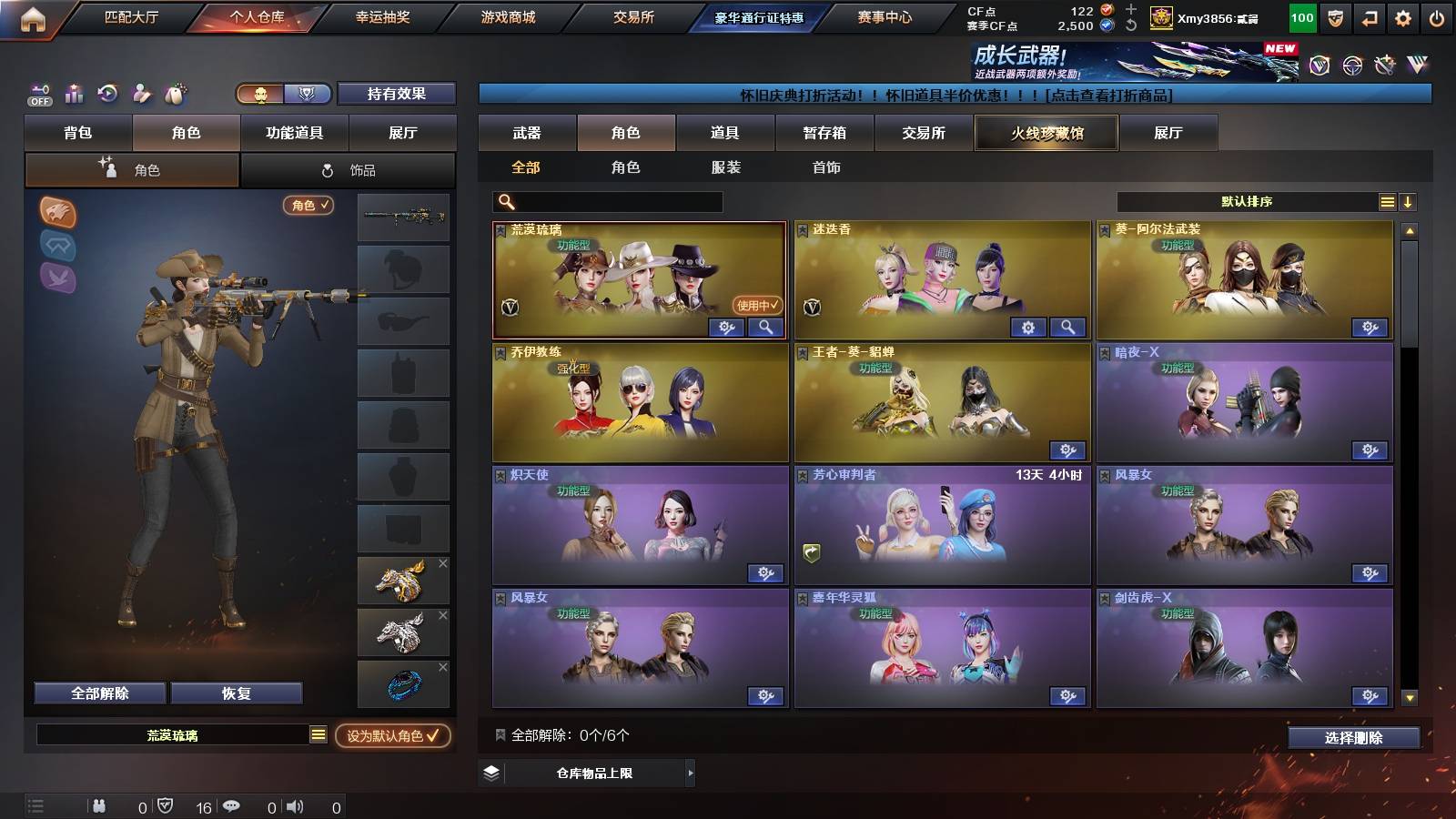This screenshot has height=819, width=1456.
Task: Switch to the 武器 warehouse tab
Action: [527, 132]
